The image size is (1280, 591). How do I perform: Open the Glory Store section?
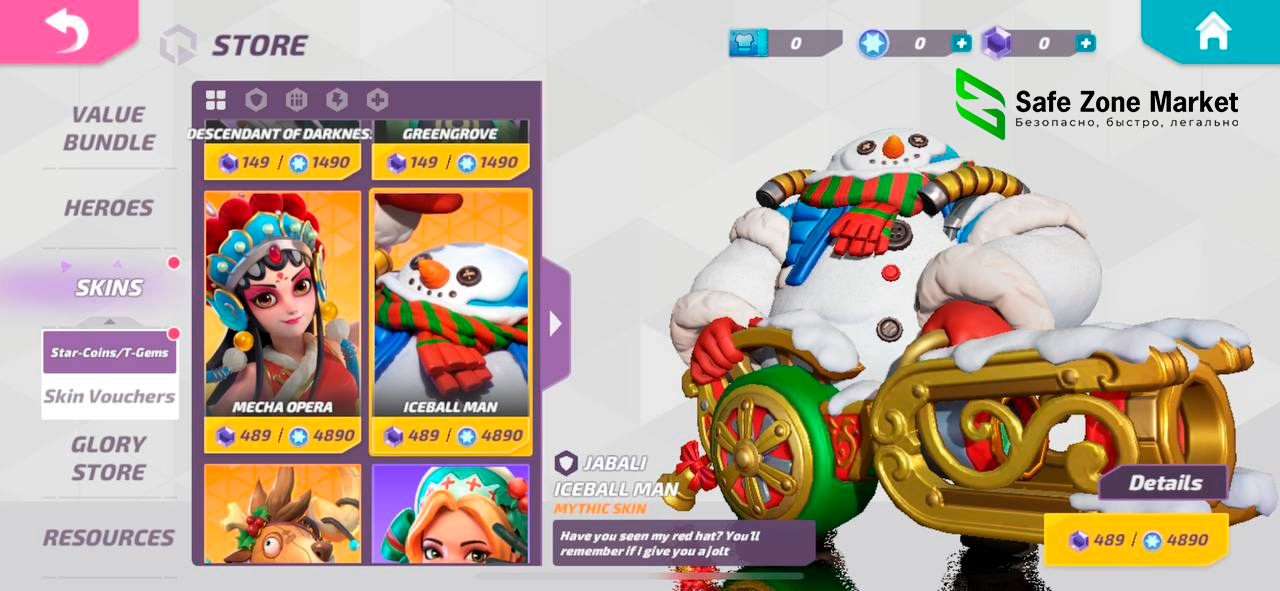click(x=109, y=458)
